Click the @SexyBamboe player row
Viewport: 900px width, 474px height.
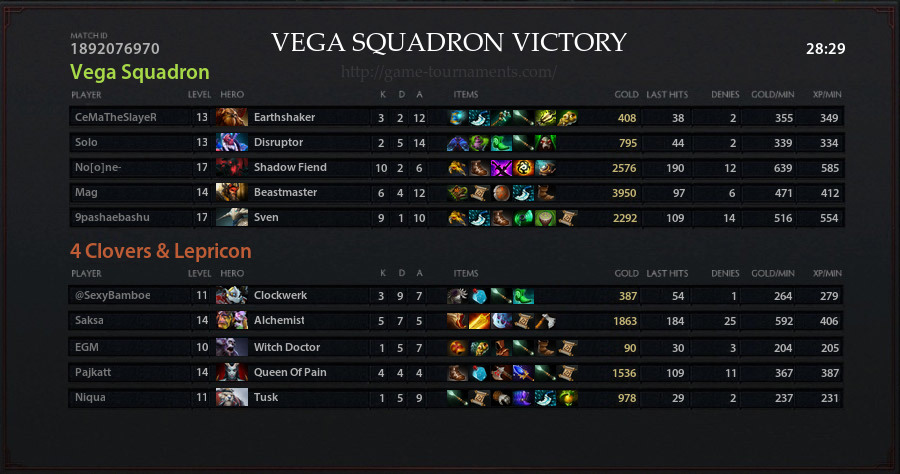coord(111,295)
